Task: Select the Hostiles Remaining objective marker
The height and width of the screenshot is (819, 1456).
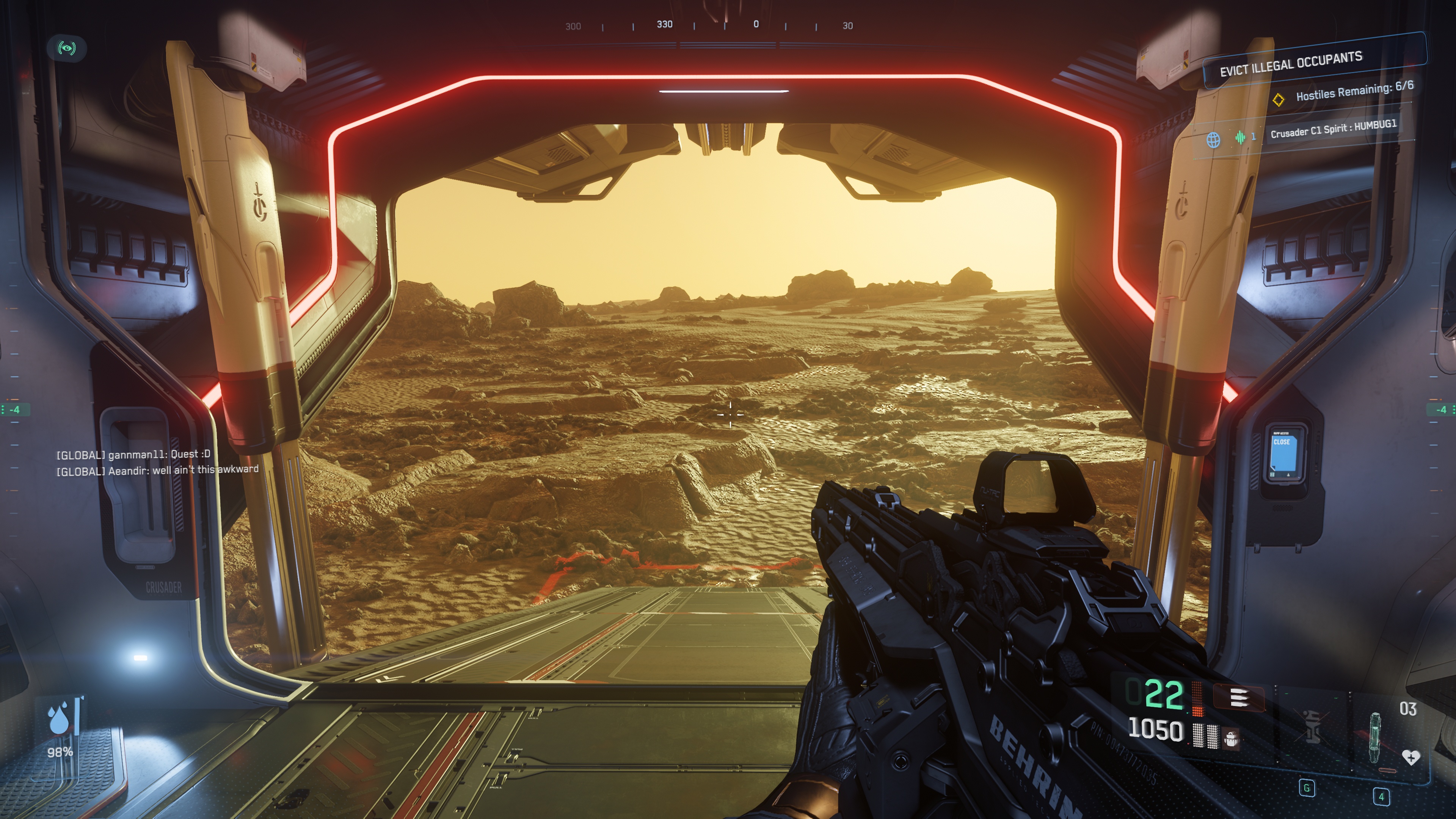Action: pyautogui.click(x=1278, y=99)
